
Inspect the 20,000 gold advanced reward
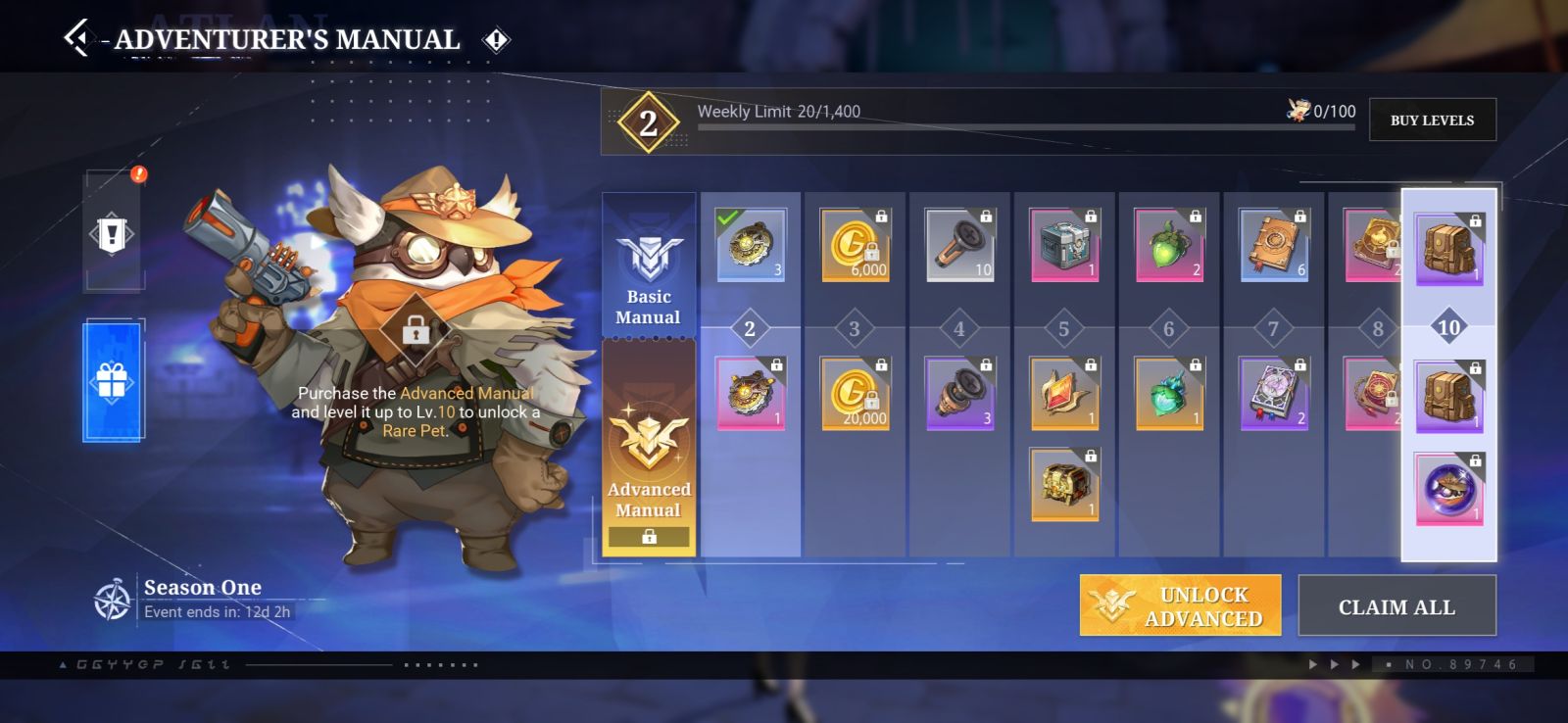point(855,394)
